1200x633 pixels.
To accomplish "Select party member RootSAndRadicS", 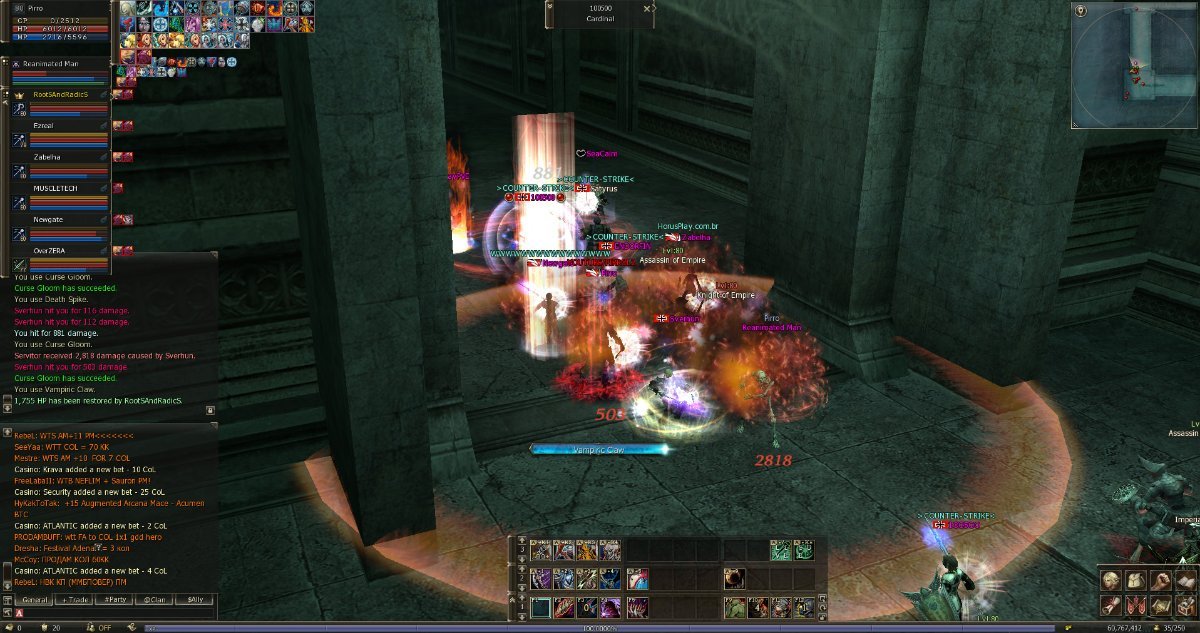I will [60, 94].
